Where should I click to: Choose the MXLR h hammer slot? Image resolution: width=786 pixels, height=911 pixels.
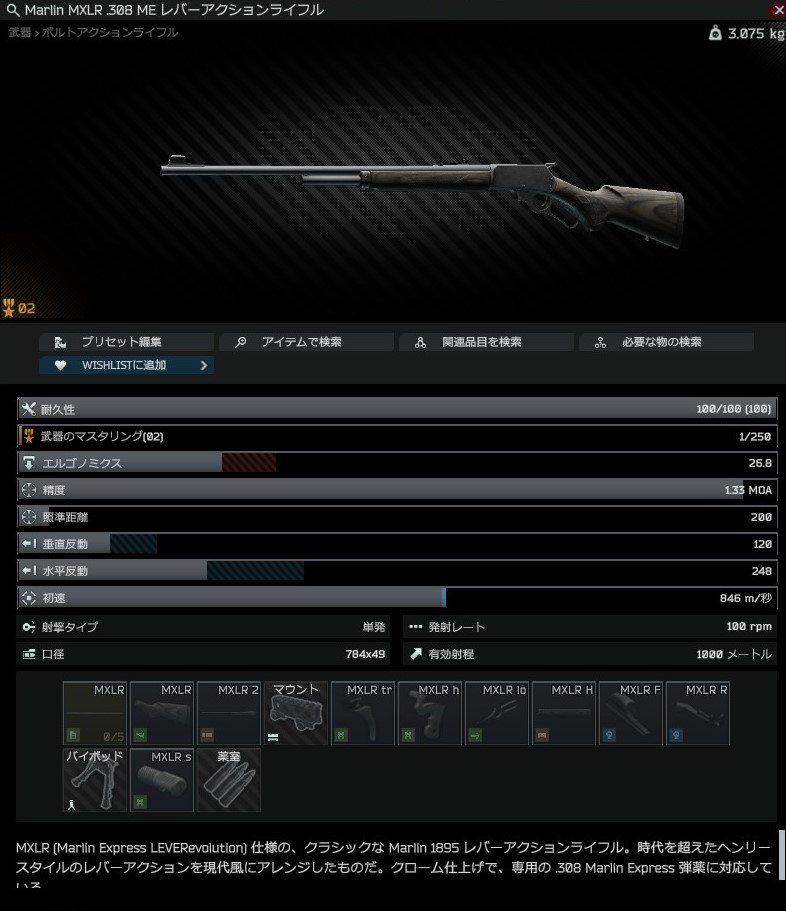tap(430, 713)
